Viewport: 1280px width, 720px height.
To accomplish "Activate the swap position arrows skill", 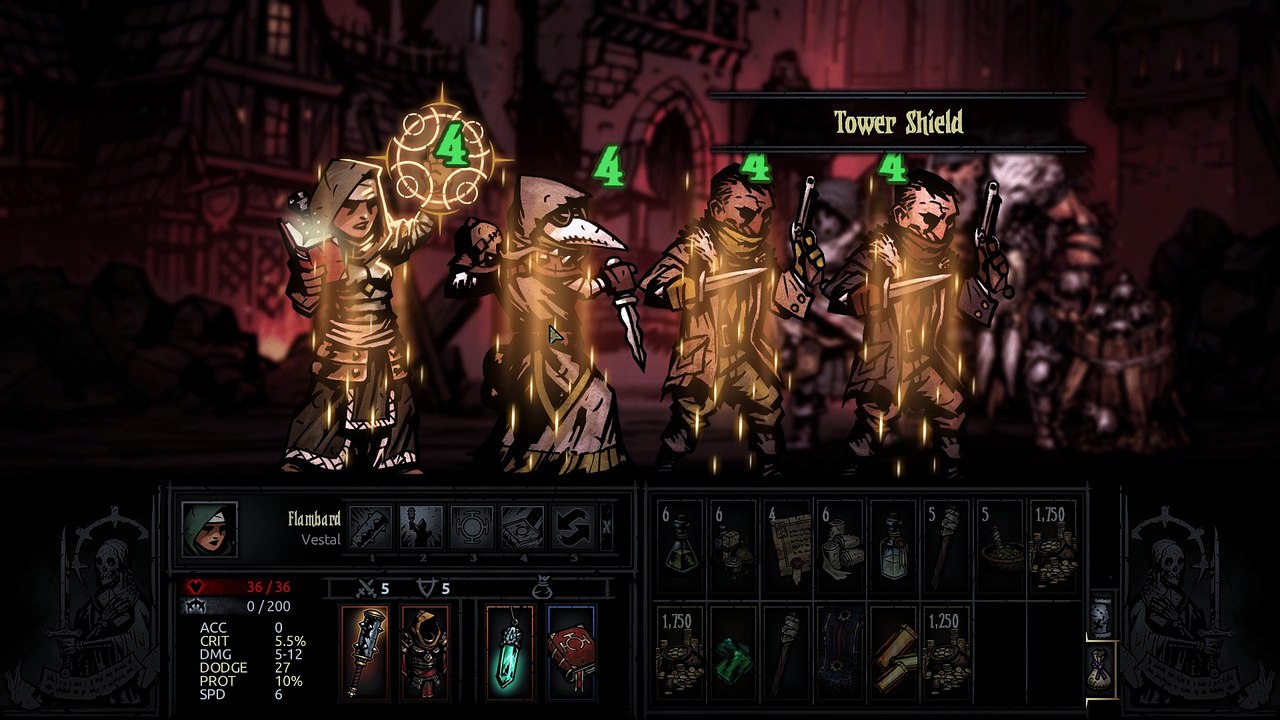I will tap(573, 528).
